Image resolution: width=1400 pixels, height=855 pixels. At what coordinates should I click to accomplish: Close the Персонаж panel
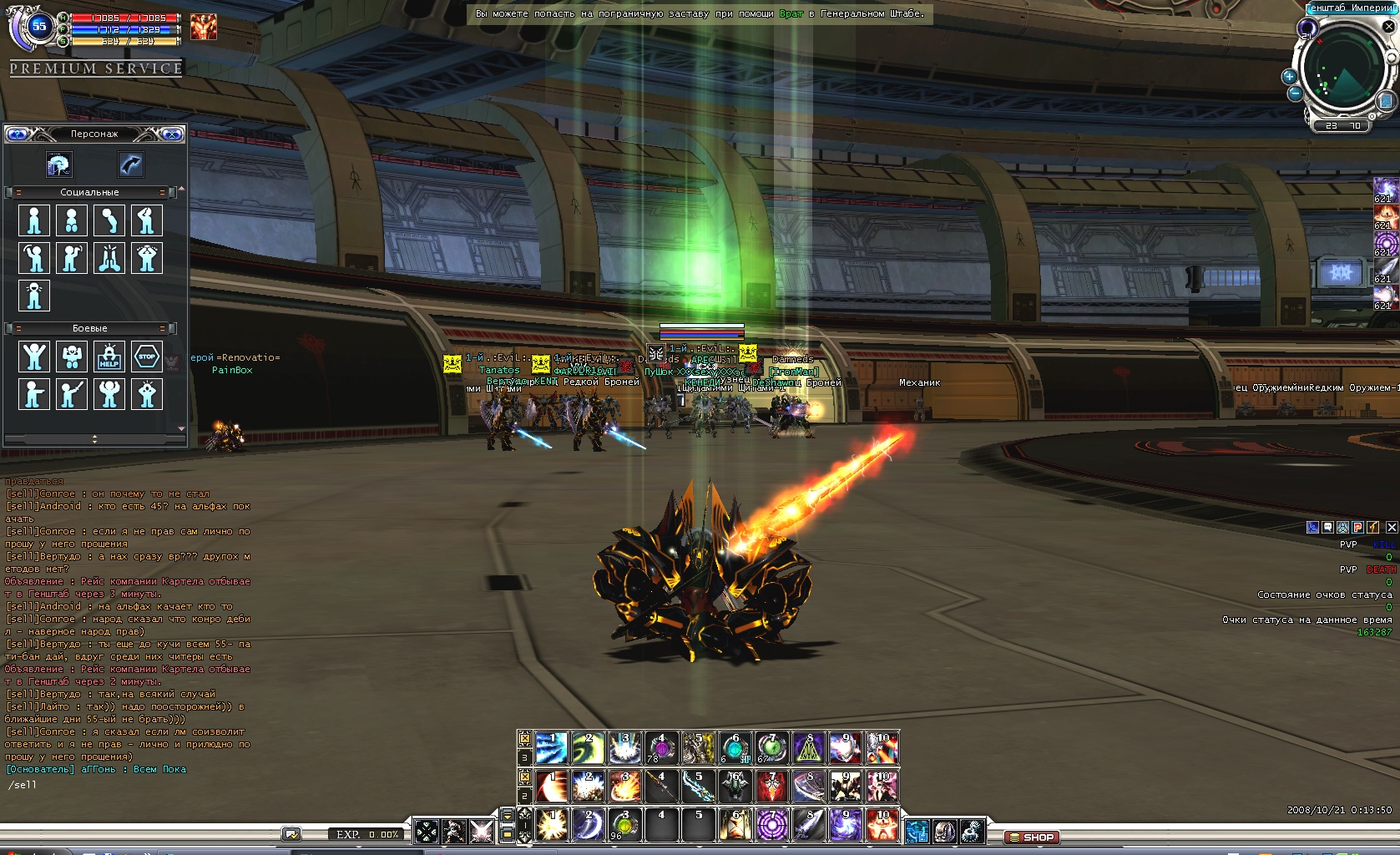[x=172, y=134]
